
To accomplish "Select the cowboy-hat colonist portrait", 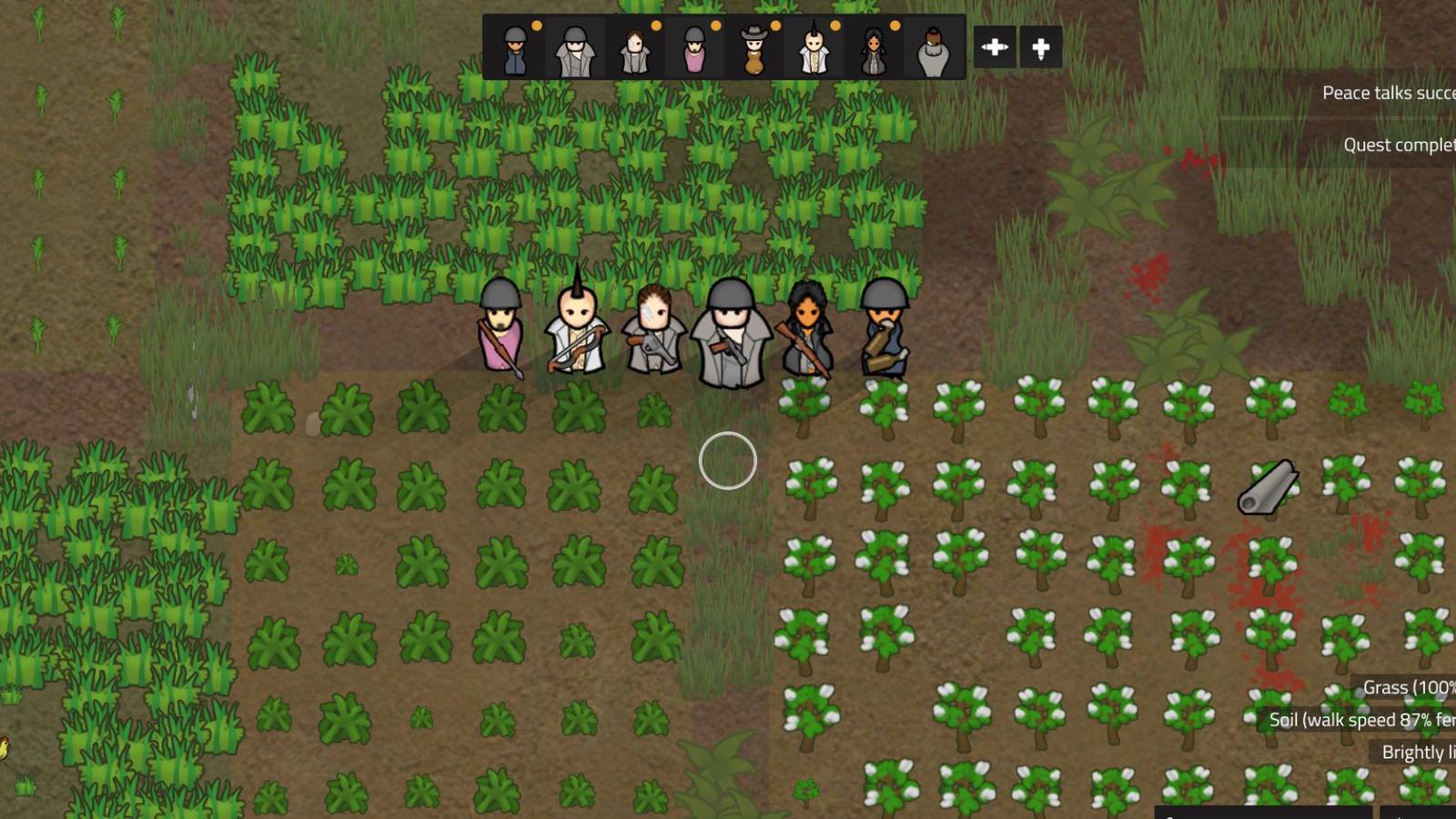I will coord(756,47).
